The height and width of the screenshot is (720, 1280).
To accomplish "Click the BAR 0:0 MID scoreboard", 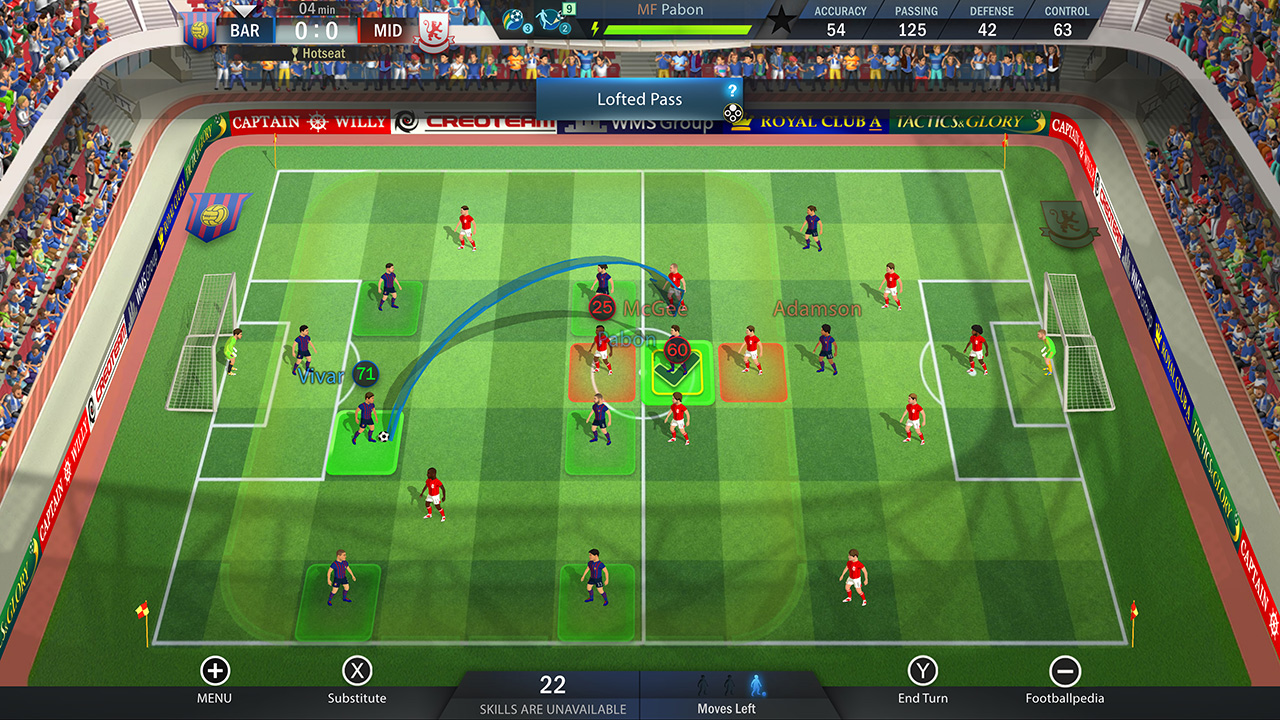I will tap(316, 29).
